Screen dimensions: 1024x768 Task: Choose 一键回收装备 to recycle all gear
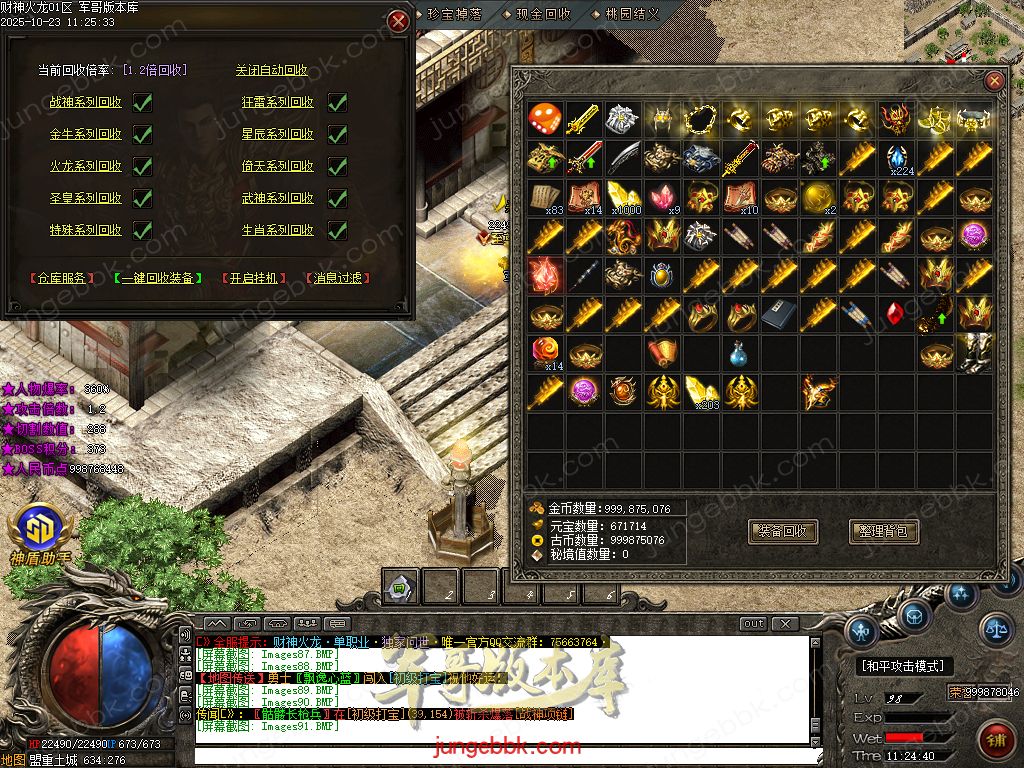click(157, 278)
